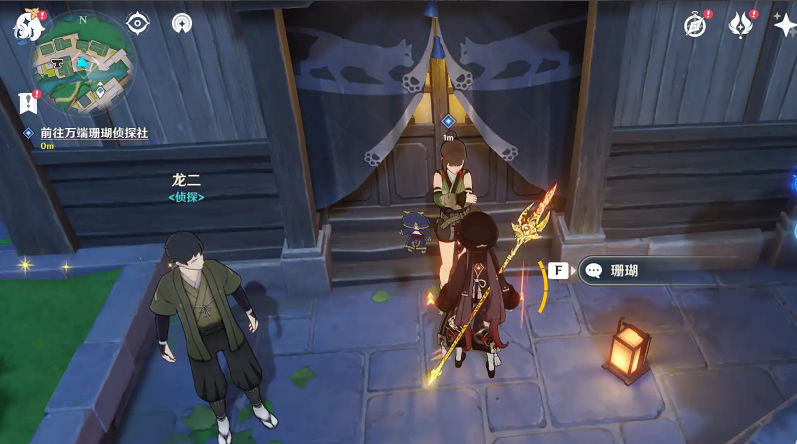Open the winged battle pass icon

pos(741,25)
